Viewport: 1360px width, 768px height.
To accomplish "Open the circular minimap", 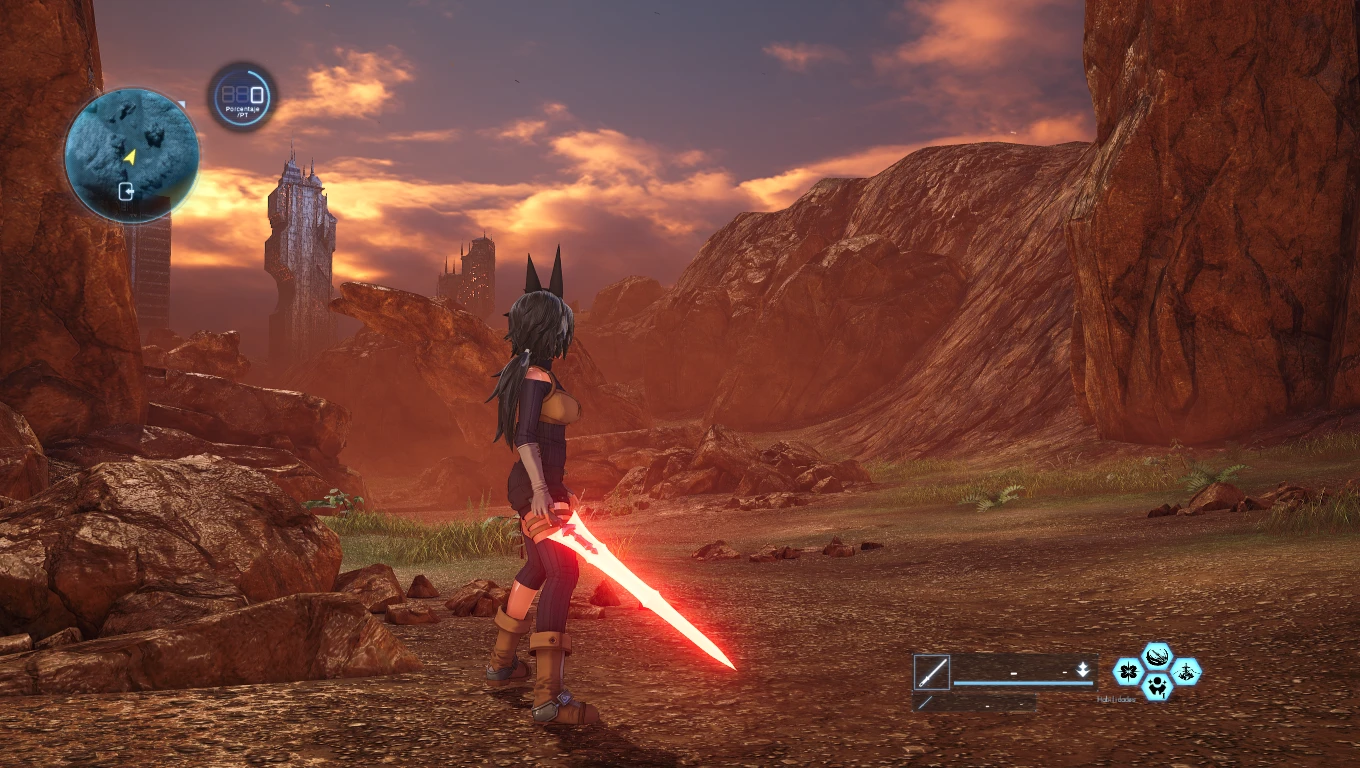I will (131, 155).
